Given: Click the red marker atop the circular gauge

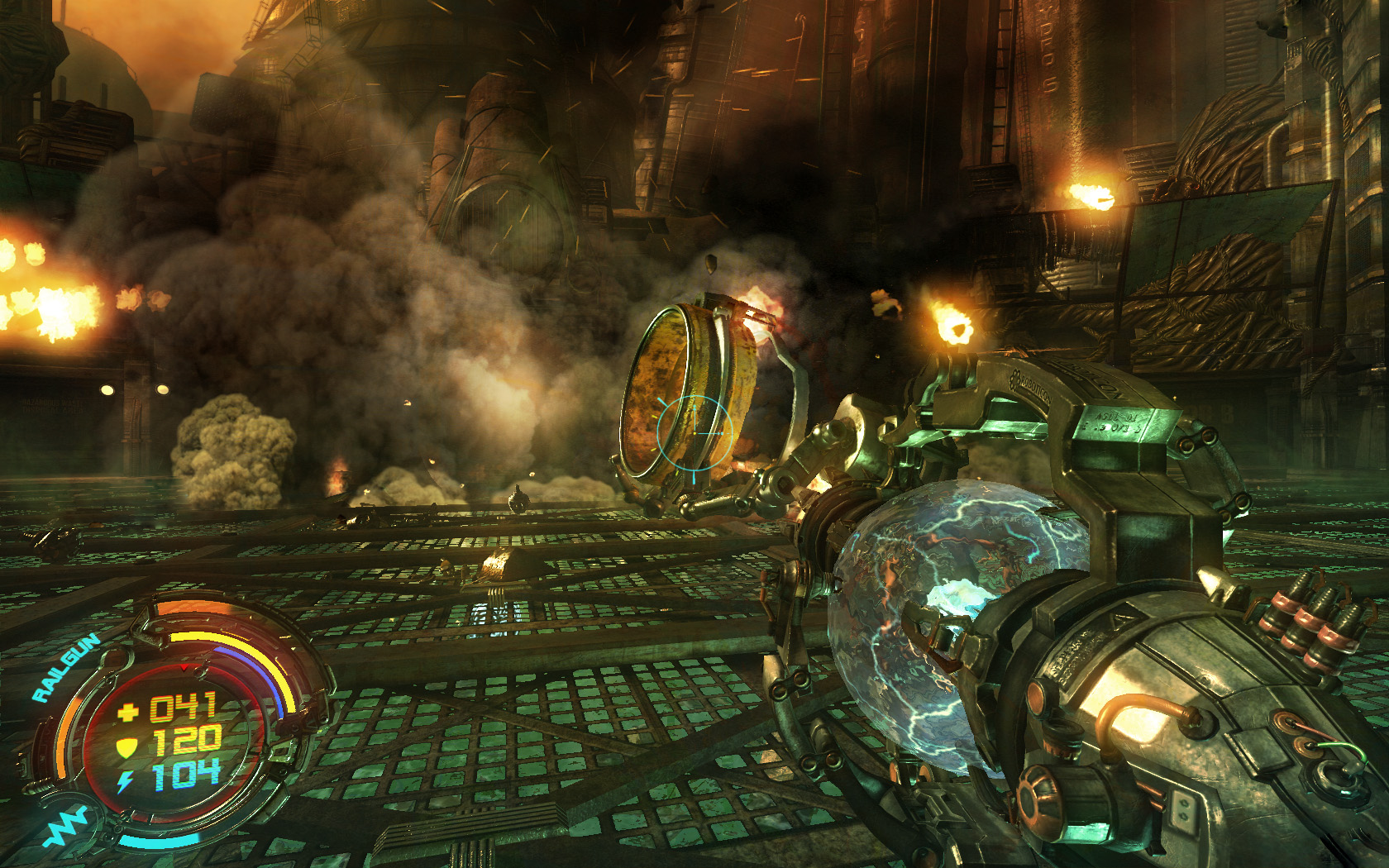Looking at the screenshot, I should (x=184, y=669).
